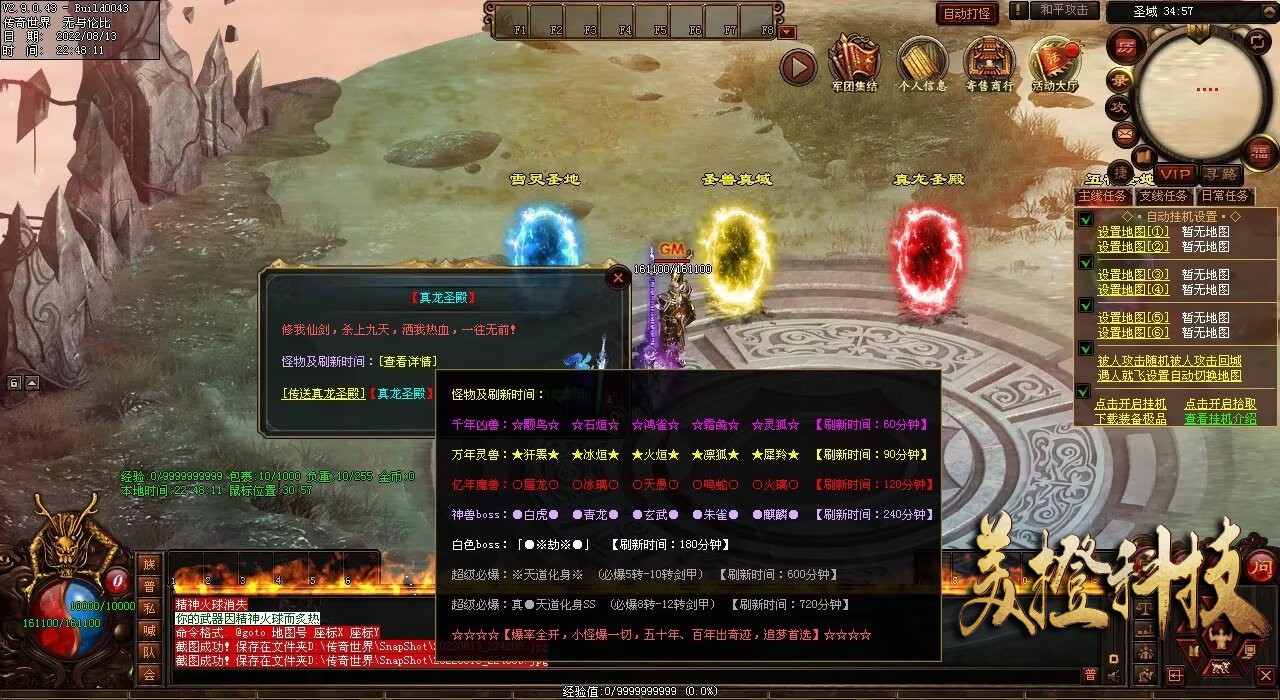Viewport: 1280px width, 700px height.
Task: Select the 私 private chat channel
Action: (x=149, y=608)
